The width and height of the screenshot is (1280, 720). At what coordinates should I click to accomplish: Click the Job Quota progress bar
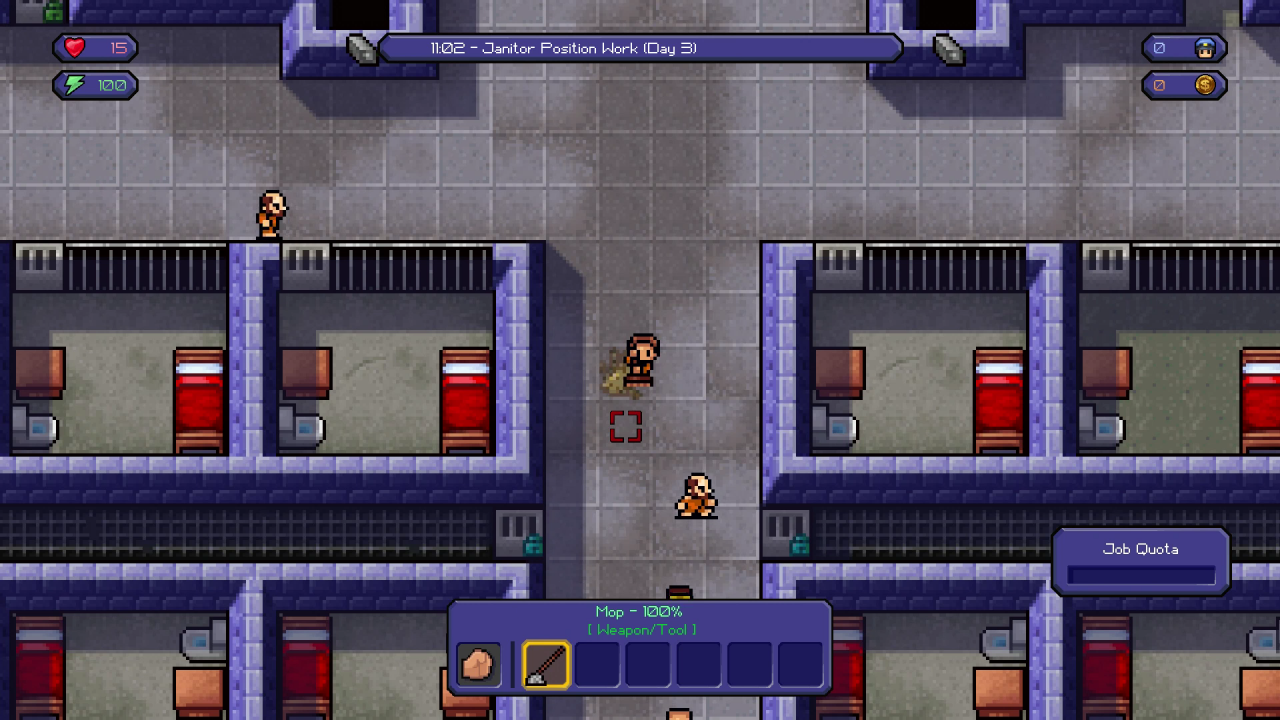[x=1140, y=573]
